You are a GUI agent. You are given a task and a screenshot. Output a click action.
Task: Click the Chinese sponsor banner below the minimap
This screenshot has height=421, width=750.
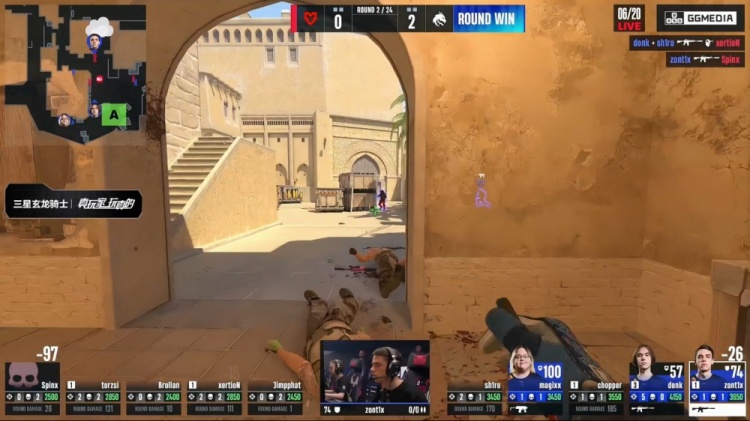(x=72, y=203)
